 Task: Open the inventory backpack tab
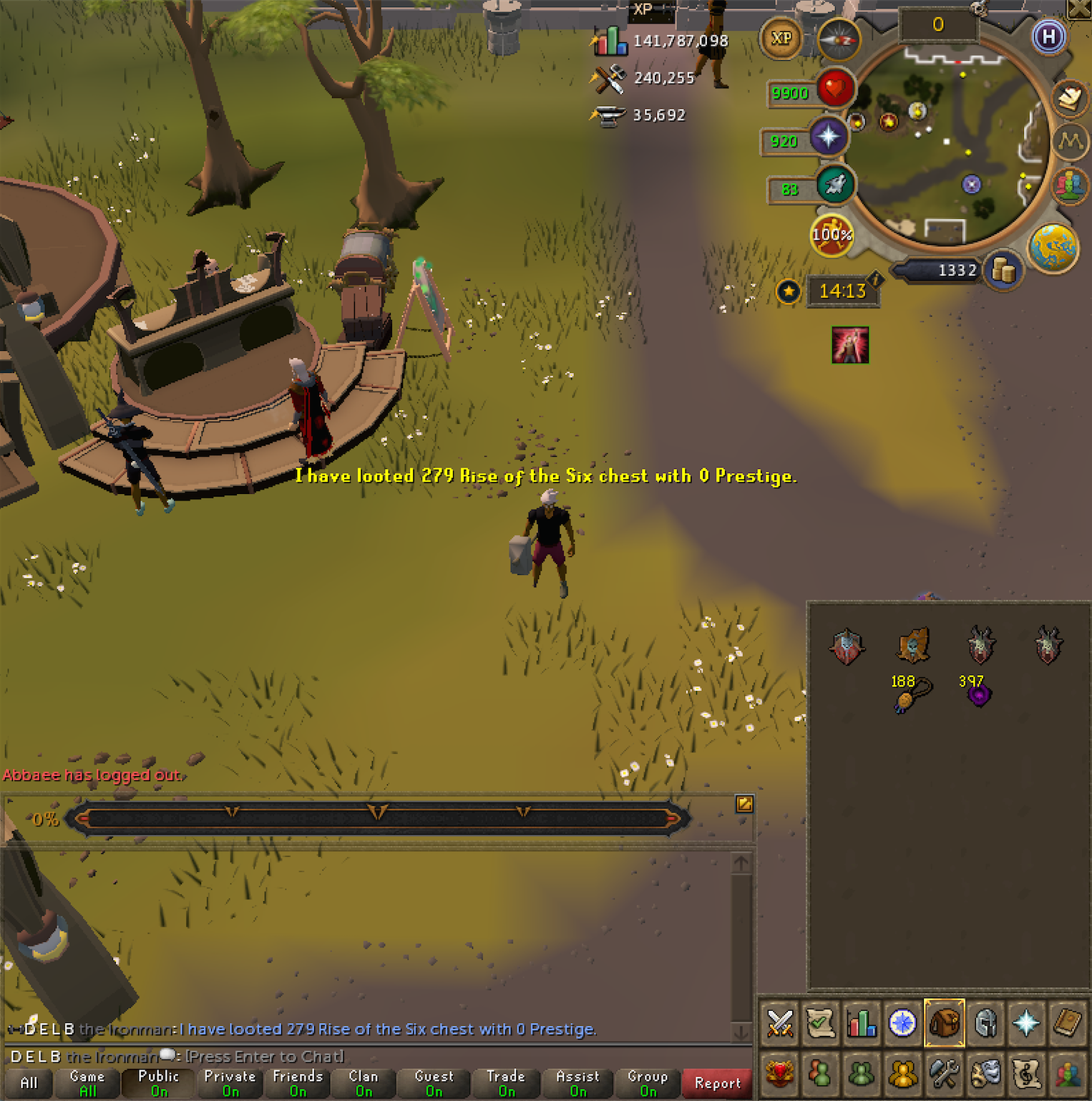[x=945, y=1024]
